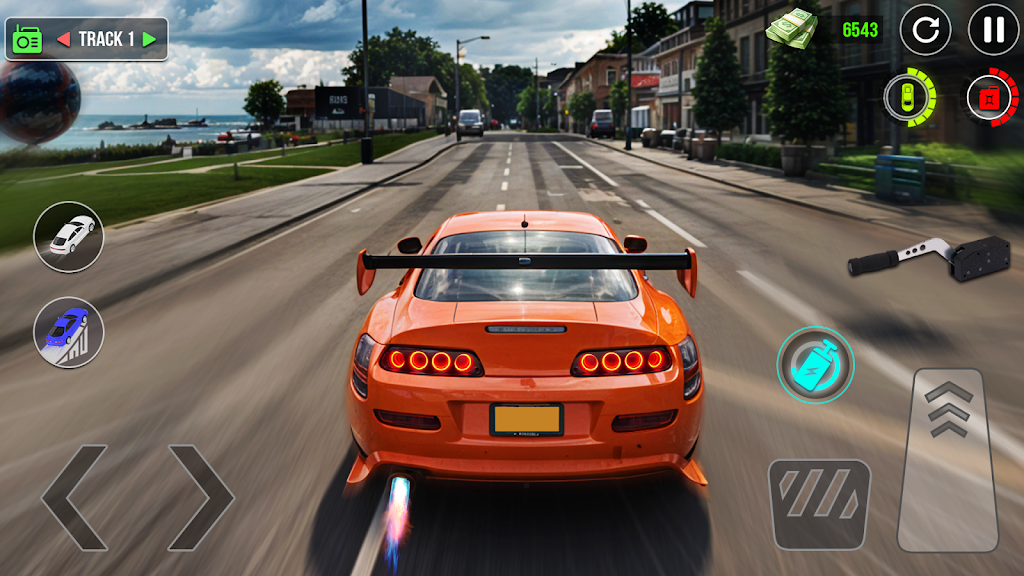
Task: Tap the red fuel can gauge
Action: pyautogui.click(x=991, y=98)
